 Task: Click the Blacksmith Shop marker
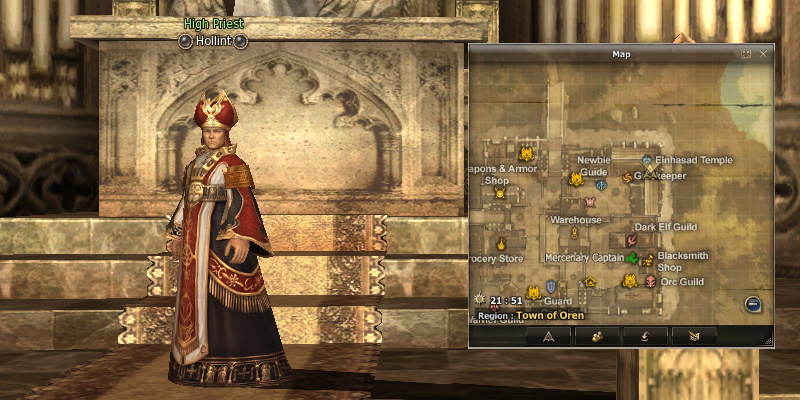(648, 260)
